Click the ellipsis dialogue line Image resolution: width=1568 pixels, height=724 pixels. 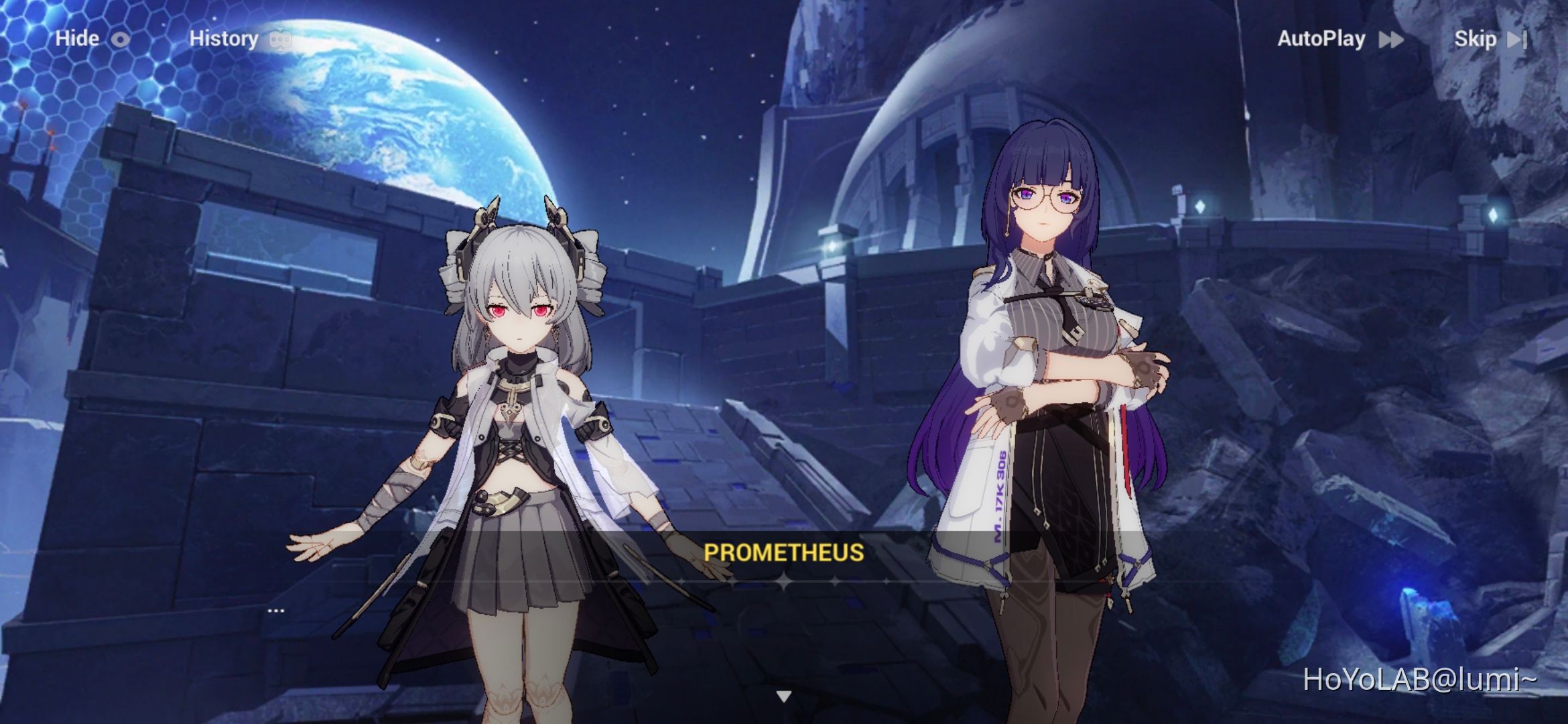pos(275,609)
